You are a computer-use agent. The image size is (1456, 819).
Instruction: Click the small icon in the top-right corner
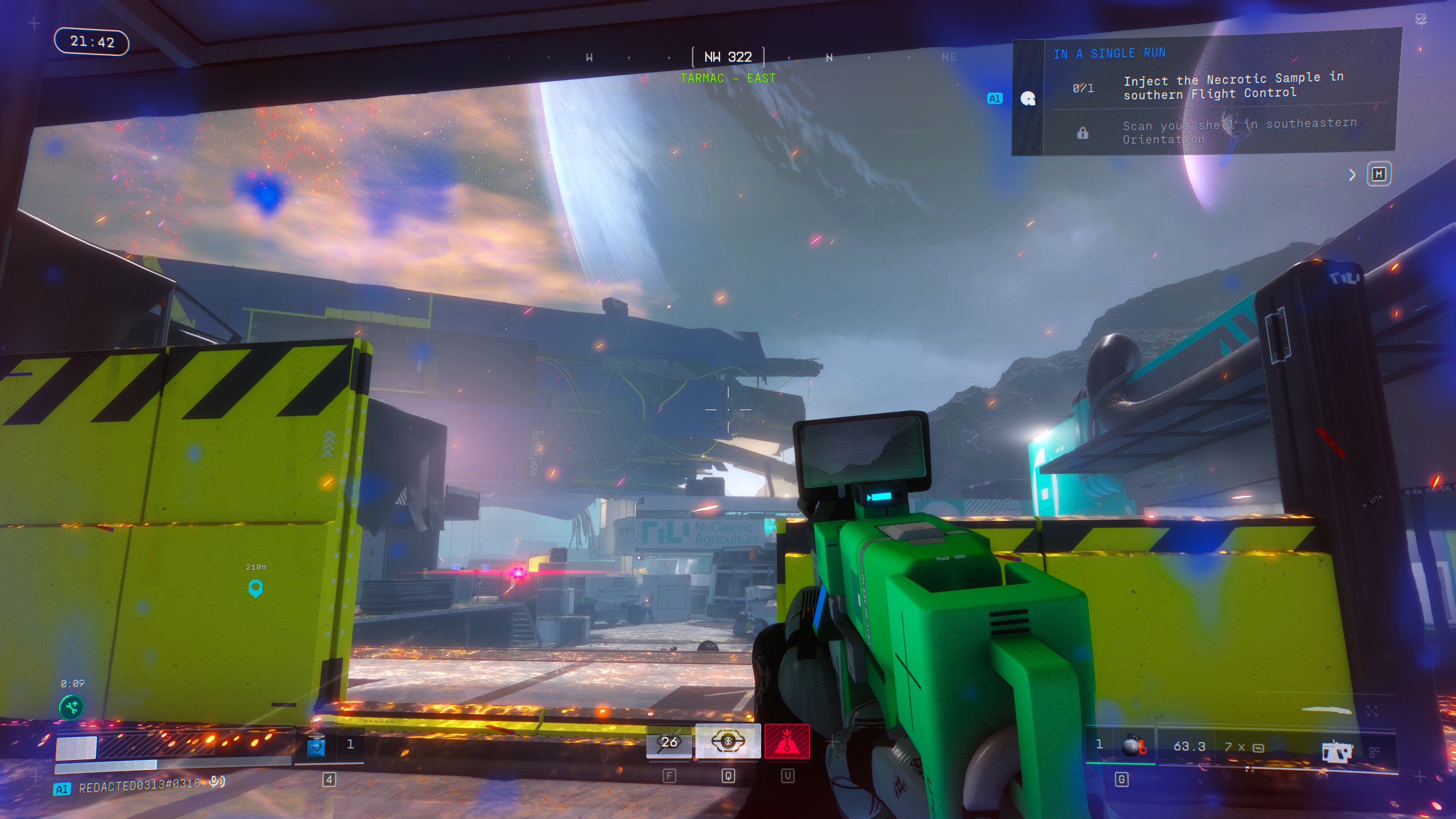pyautogui.click(x=1421, y=20)
